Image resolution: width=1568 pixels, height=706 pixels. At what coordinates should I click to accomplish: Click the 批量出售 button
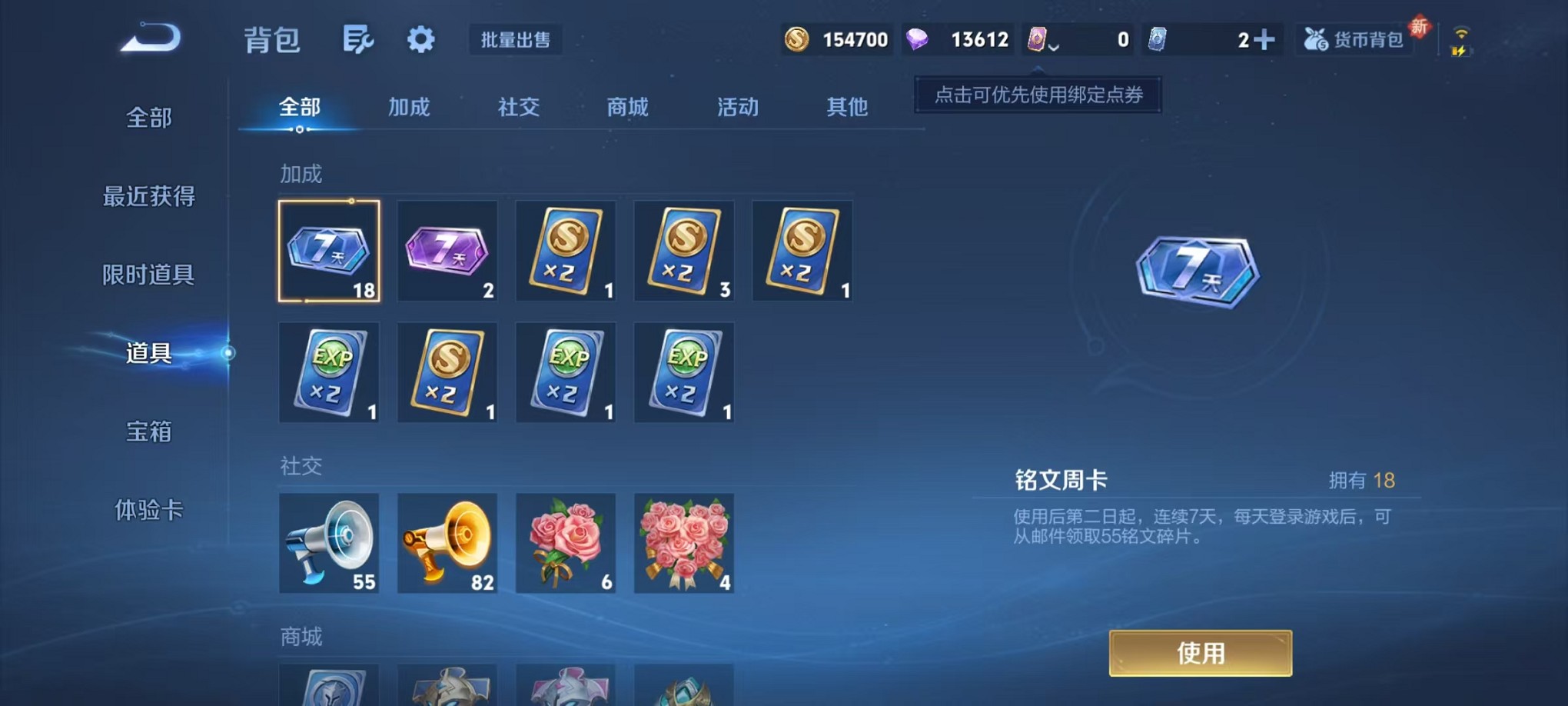516,40
